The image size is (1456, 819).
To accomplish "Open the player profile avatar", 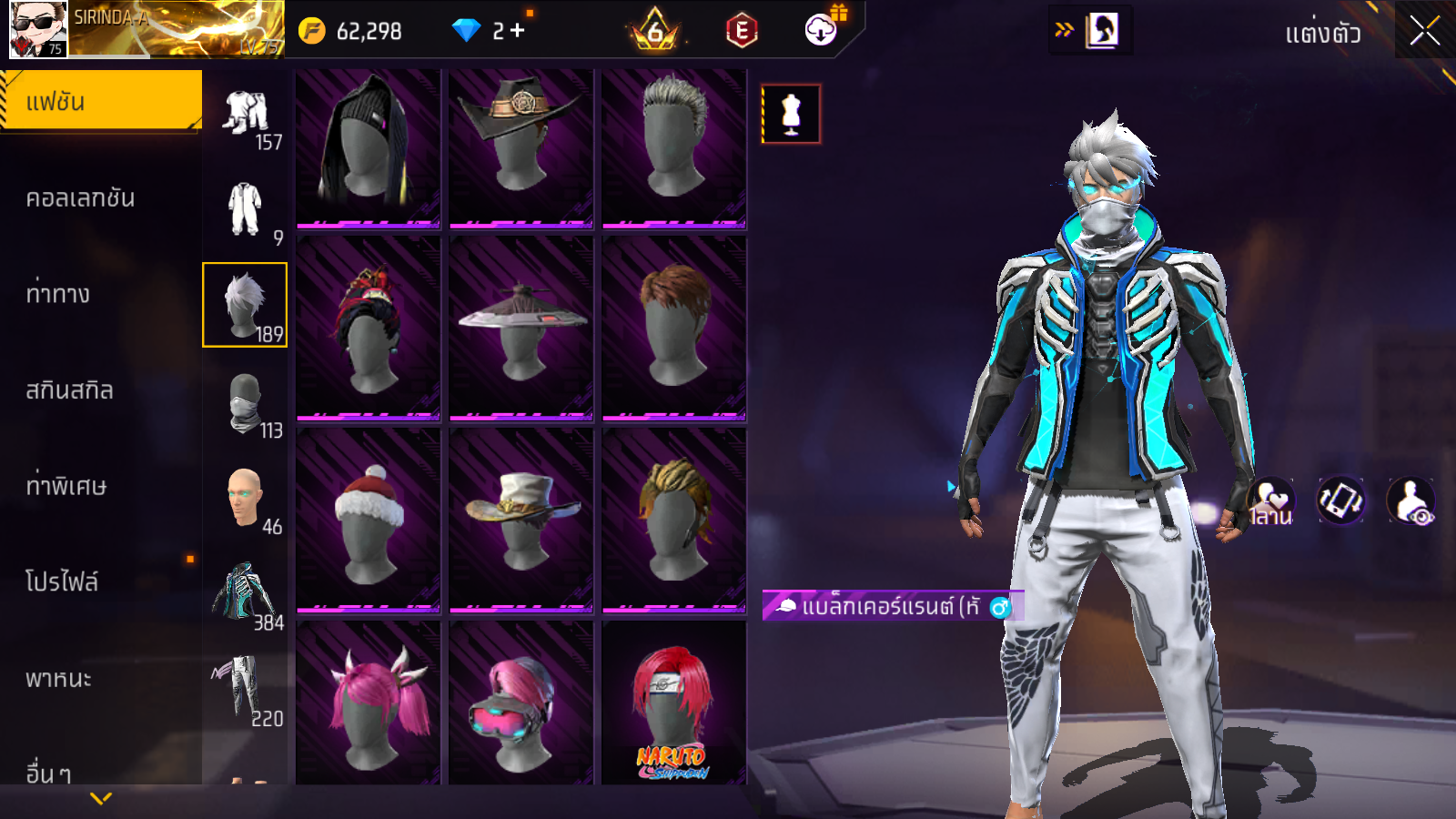I will click(x=38, y=29).
